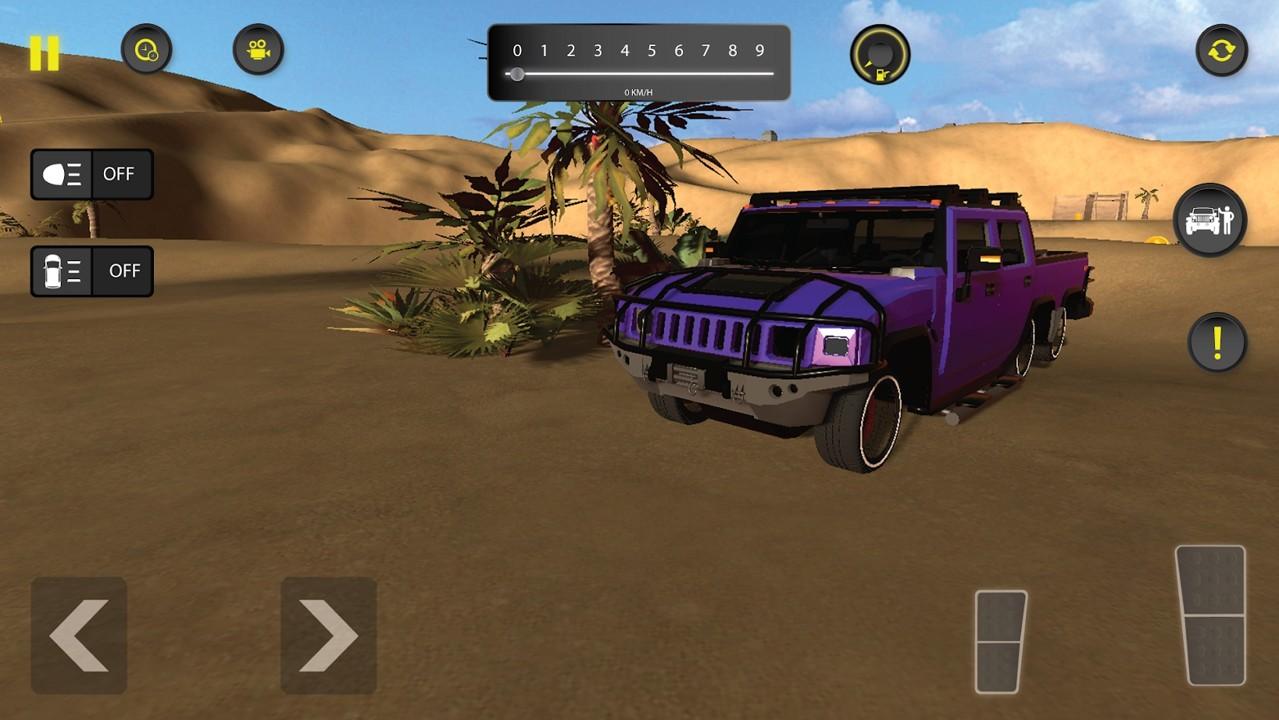
Task: Step on the tall gas pedal
Action: click(x=1210, y=615)
